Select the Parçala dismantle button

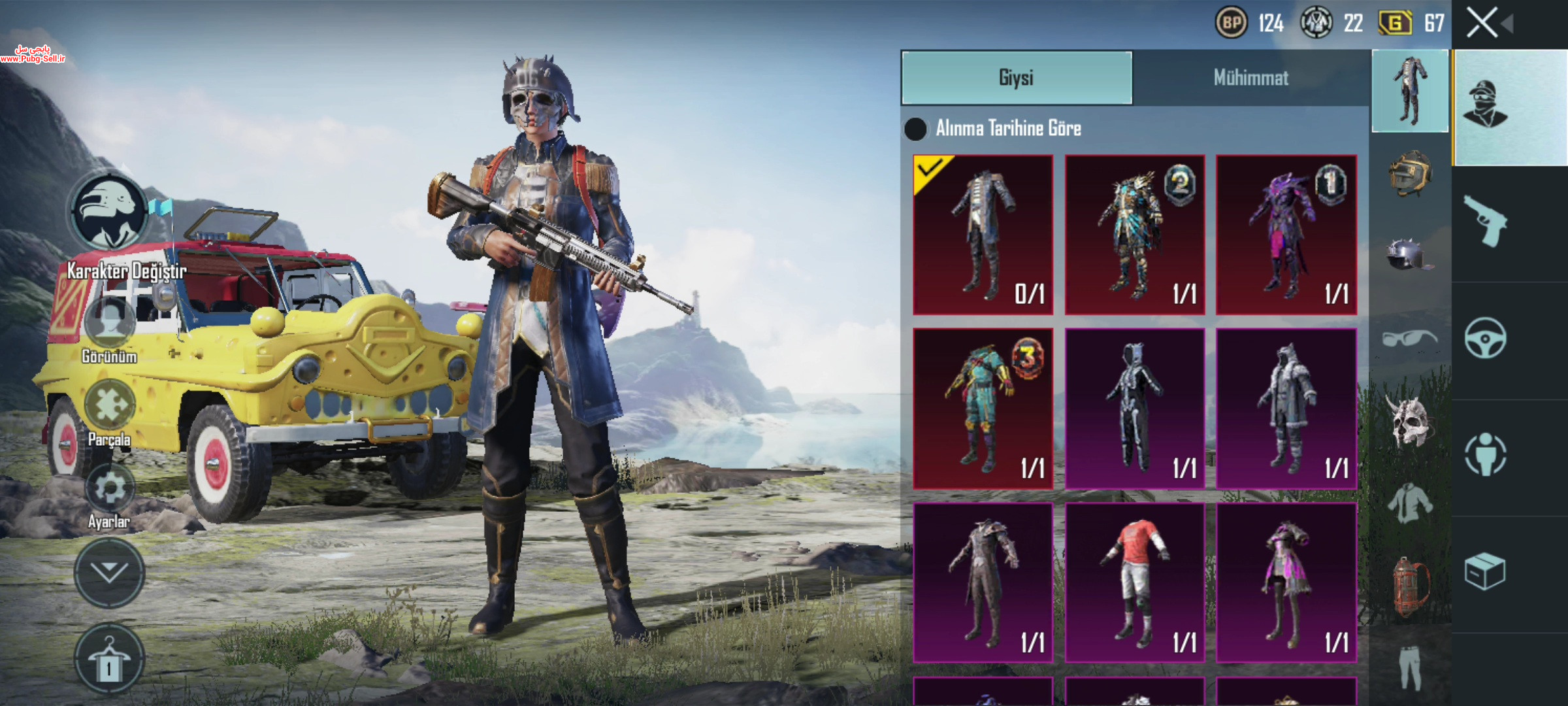click(110, 405)
